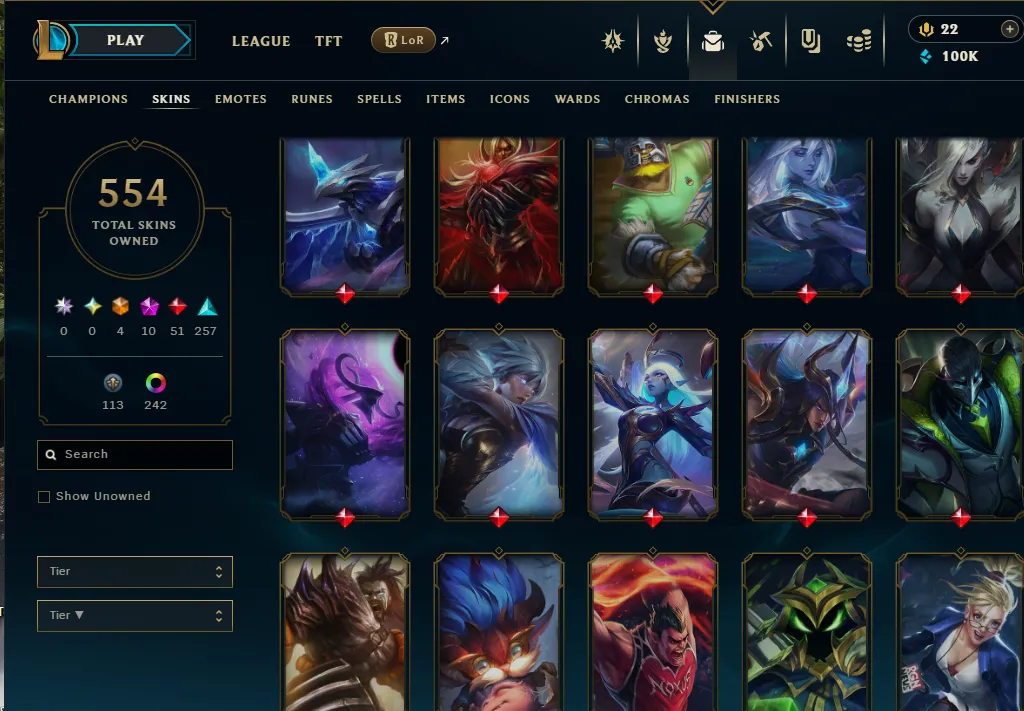Open the Chromas tab
Viewport: 1024px width, 711px height.
657,99
